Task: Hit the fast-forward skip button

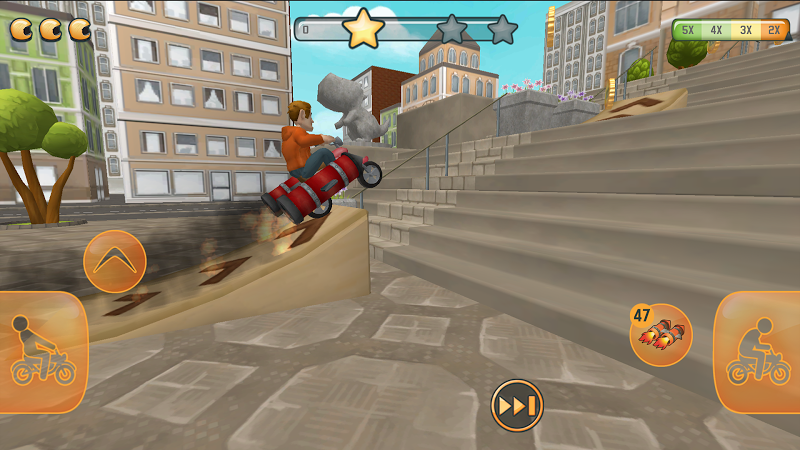Action: point(516,406)
